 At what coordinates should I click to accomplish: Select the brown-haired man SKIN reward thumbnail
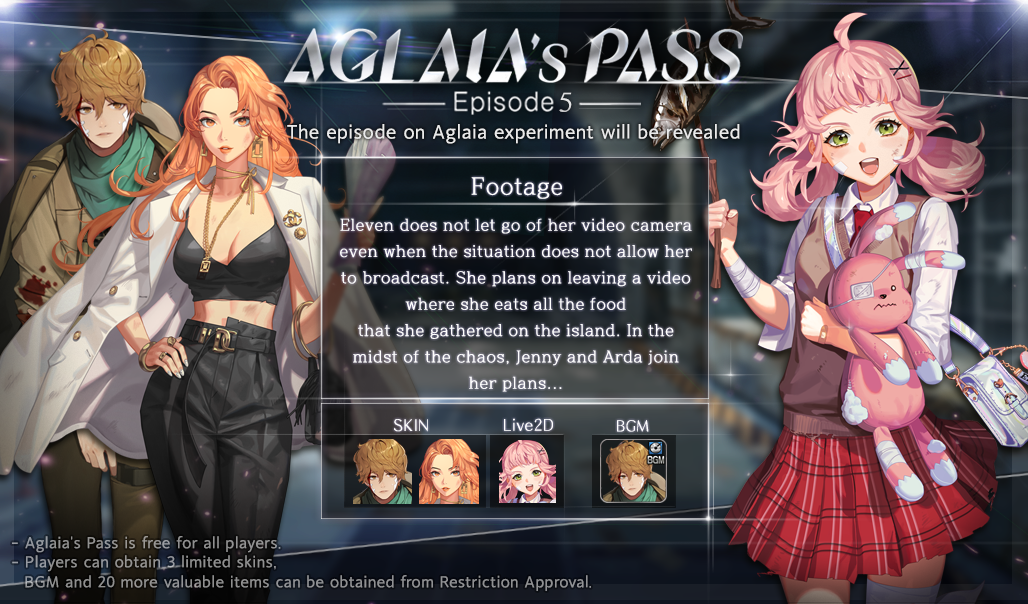coord(381,471)
